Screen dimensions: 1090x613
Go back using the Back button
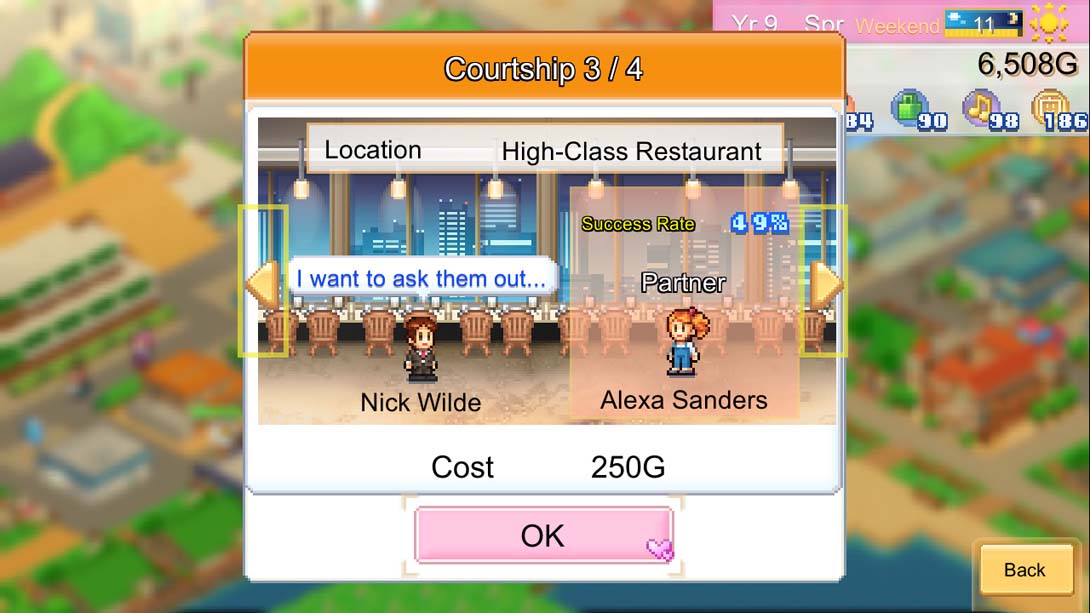[x=1025, y=570]
